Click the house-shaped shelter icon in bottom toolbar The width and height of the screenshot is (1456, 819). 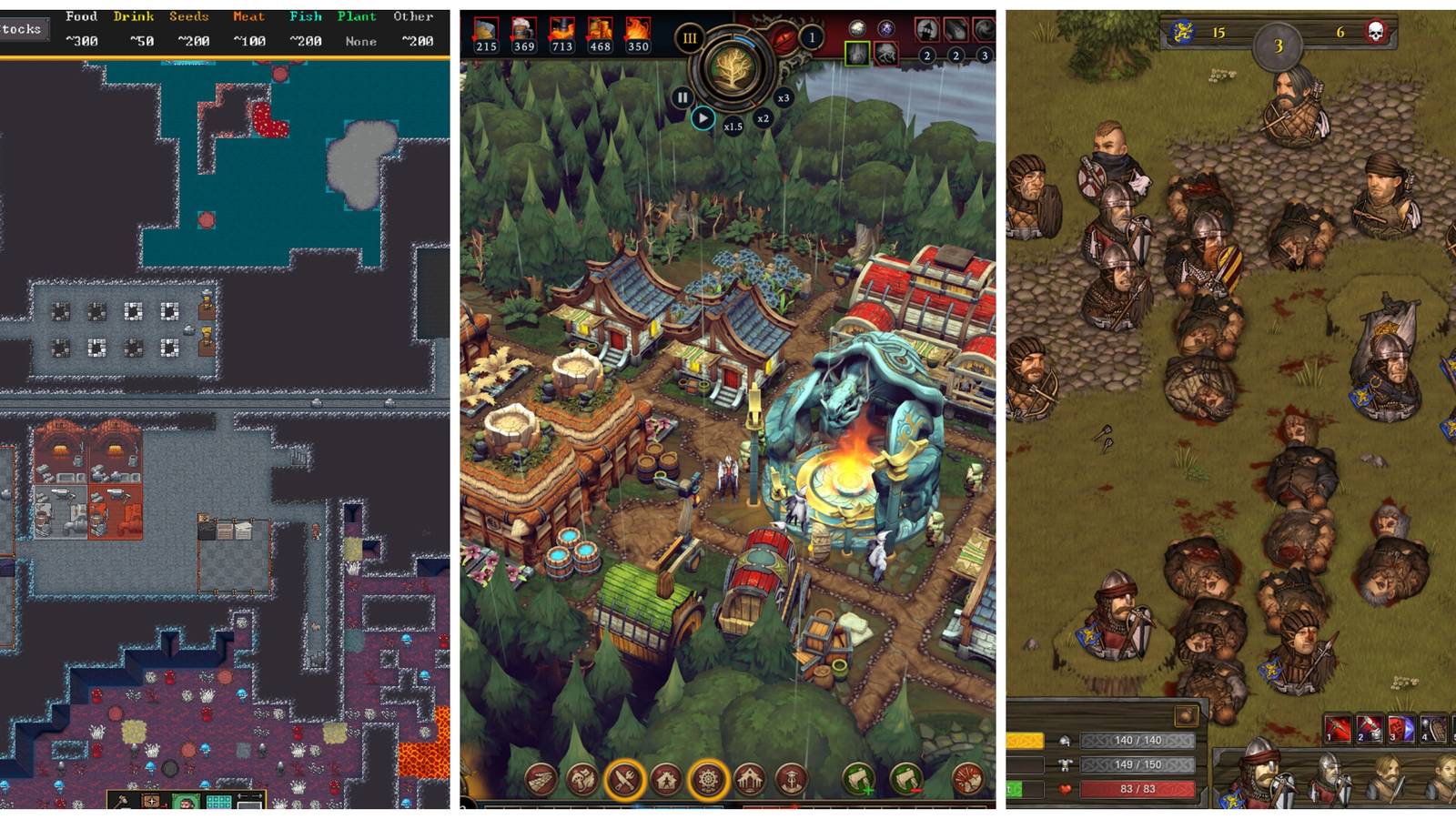(666, 780)
